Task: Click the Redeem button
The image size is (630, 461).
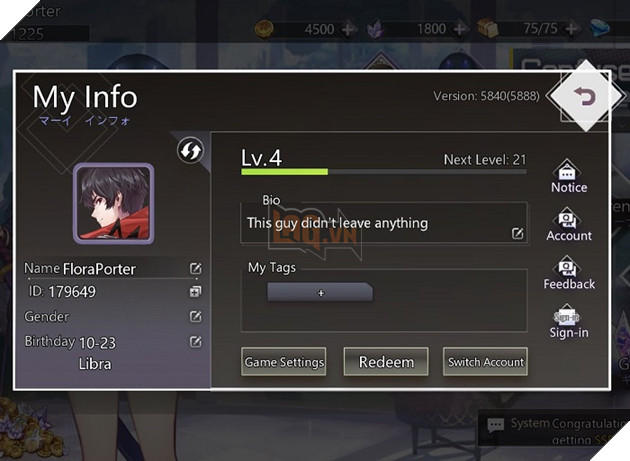Action: pos(386,362)
